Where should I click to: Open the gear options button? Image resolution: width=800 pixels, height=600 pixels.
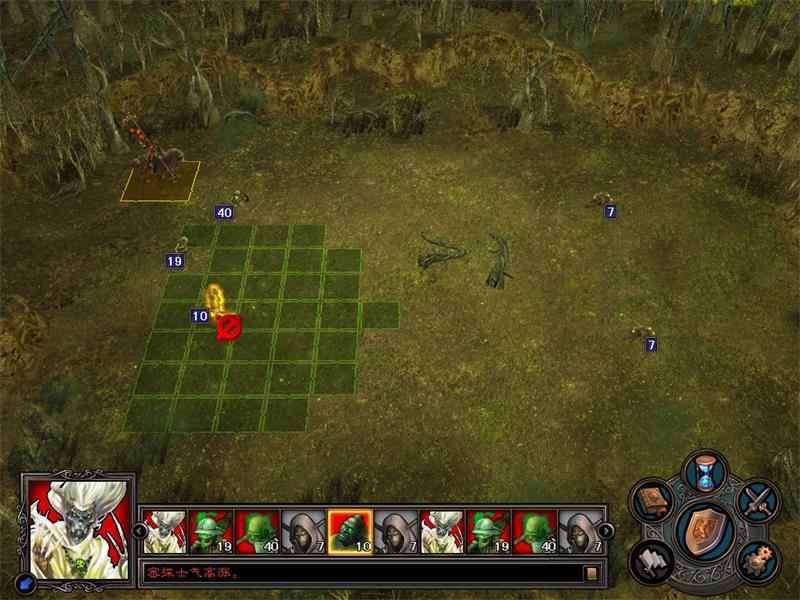tap(757, 562)
